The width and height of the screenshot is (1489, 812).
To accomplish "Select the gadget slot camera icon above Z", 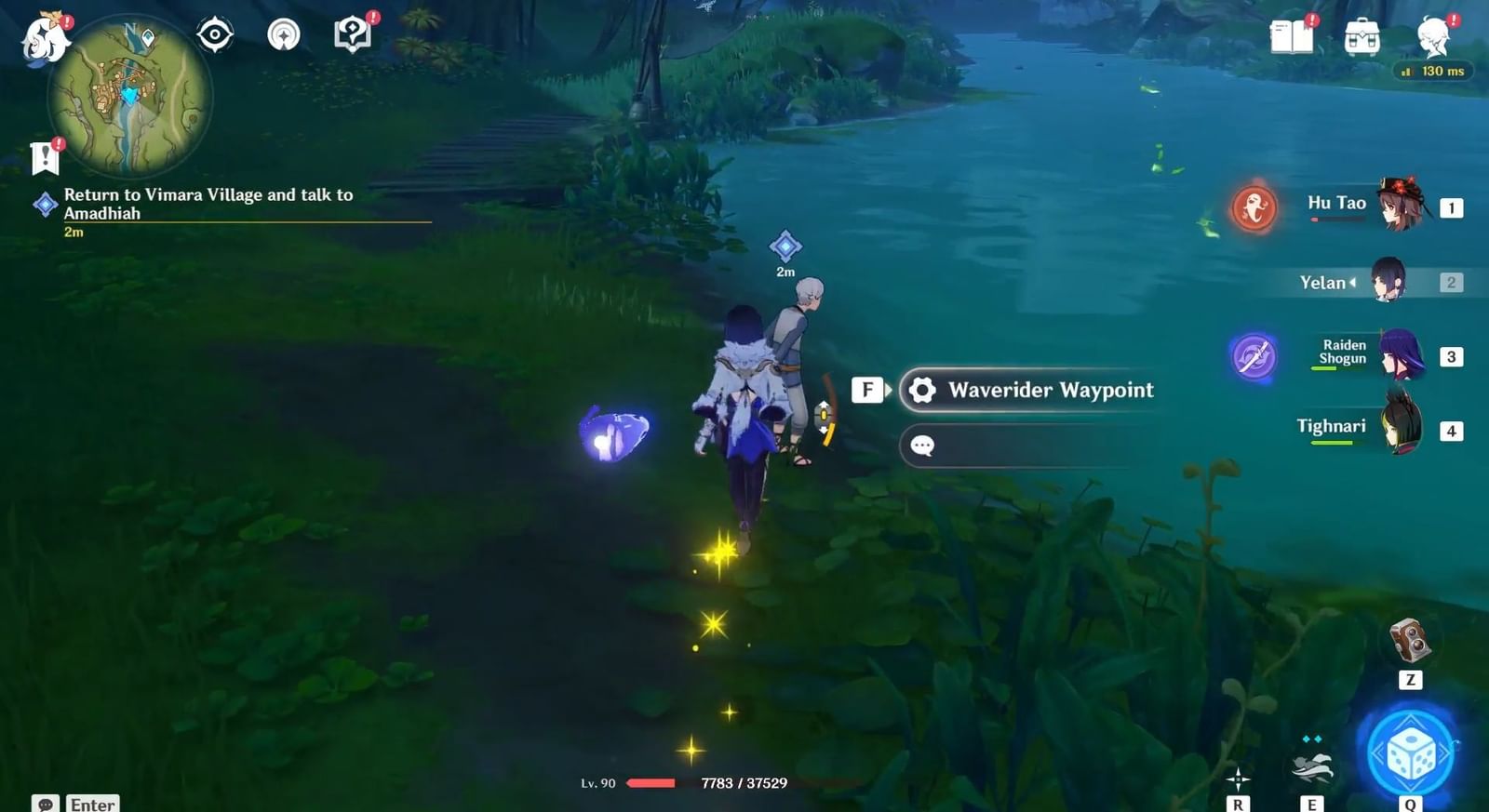I will tap(1411, 639).
